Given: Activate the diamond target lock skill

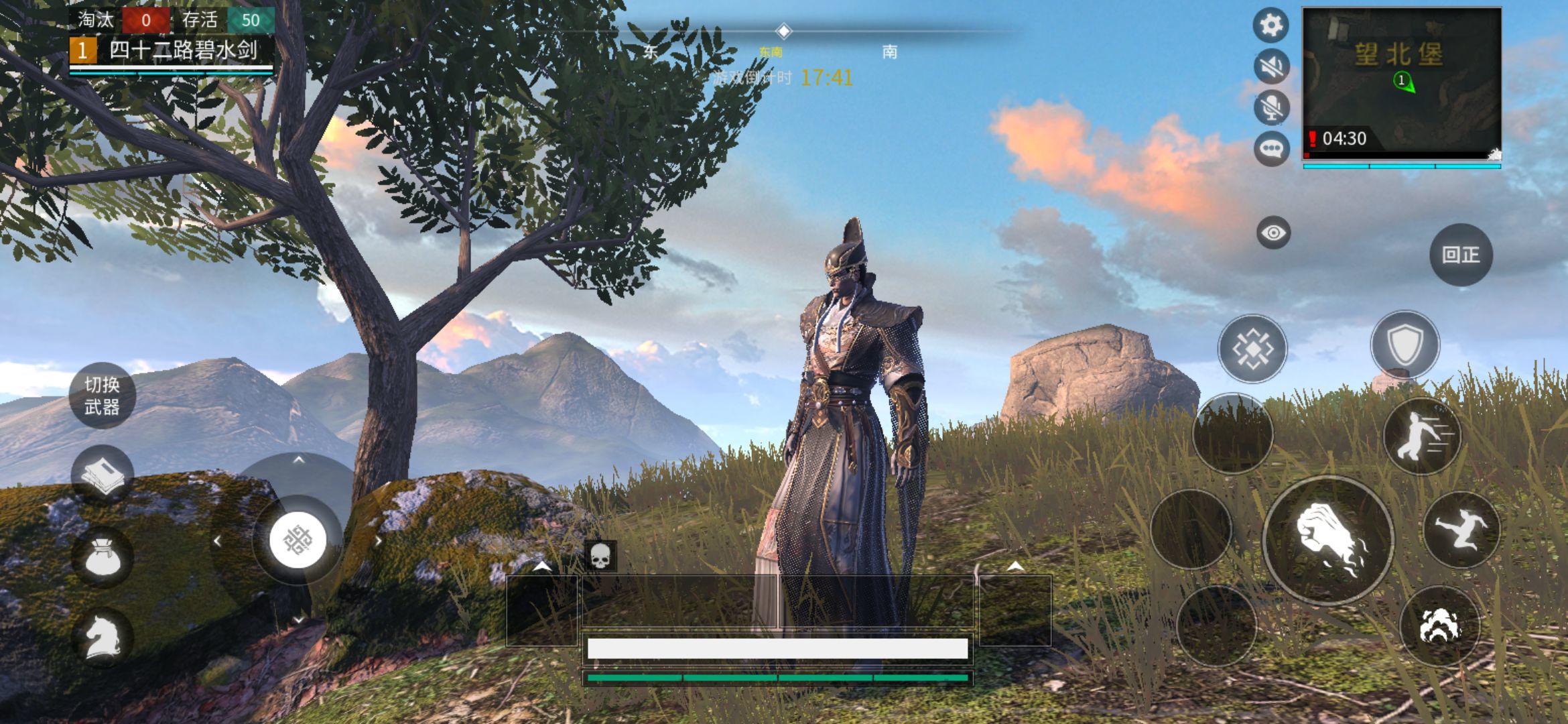Looking at the screenshot, I should pos(1252,349).
